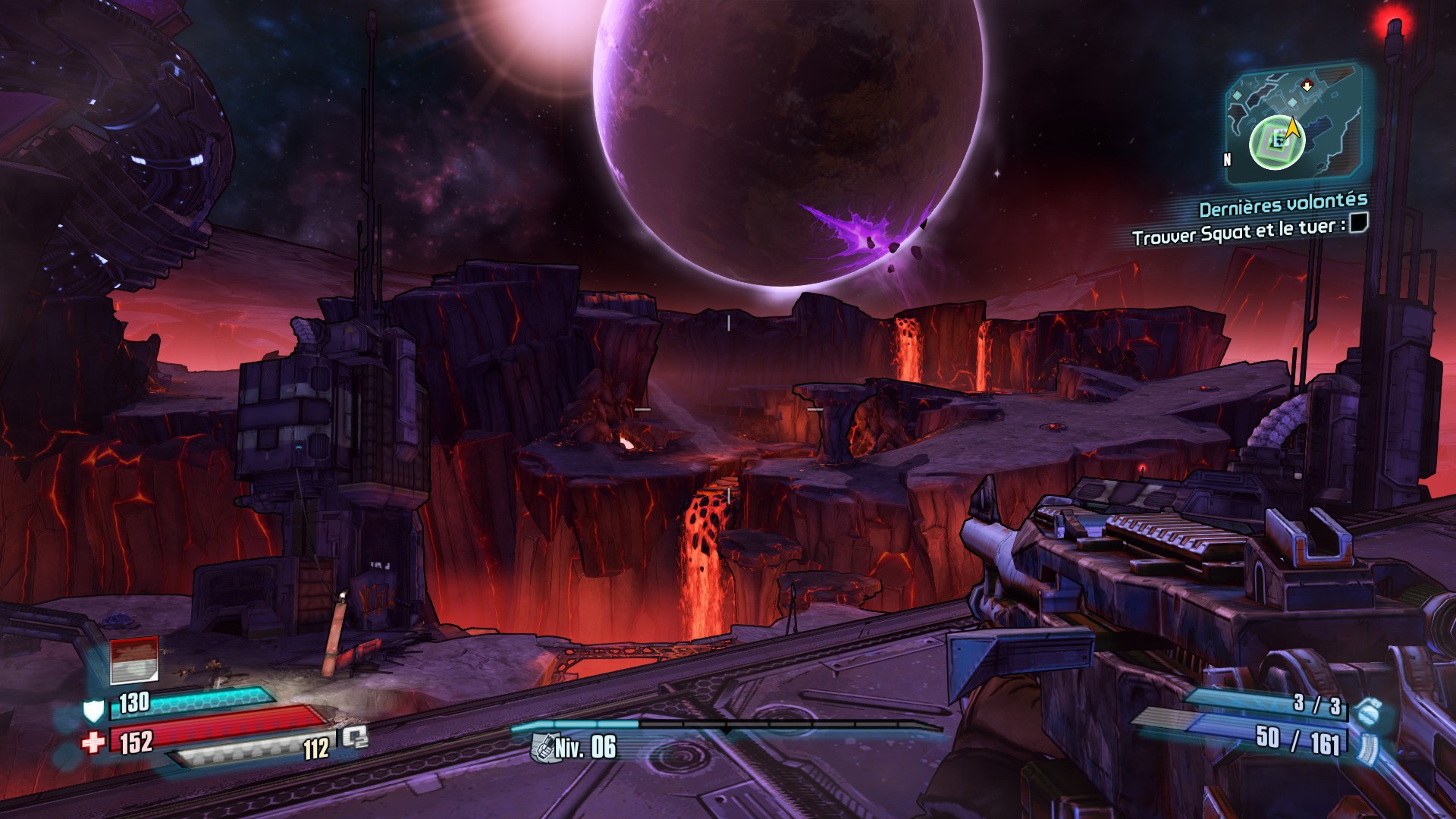Viewport: 1456px width, 819px height.
Task: Click the green objective marker on the minimap
Action: 1277,142
